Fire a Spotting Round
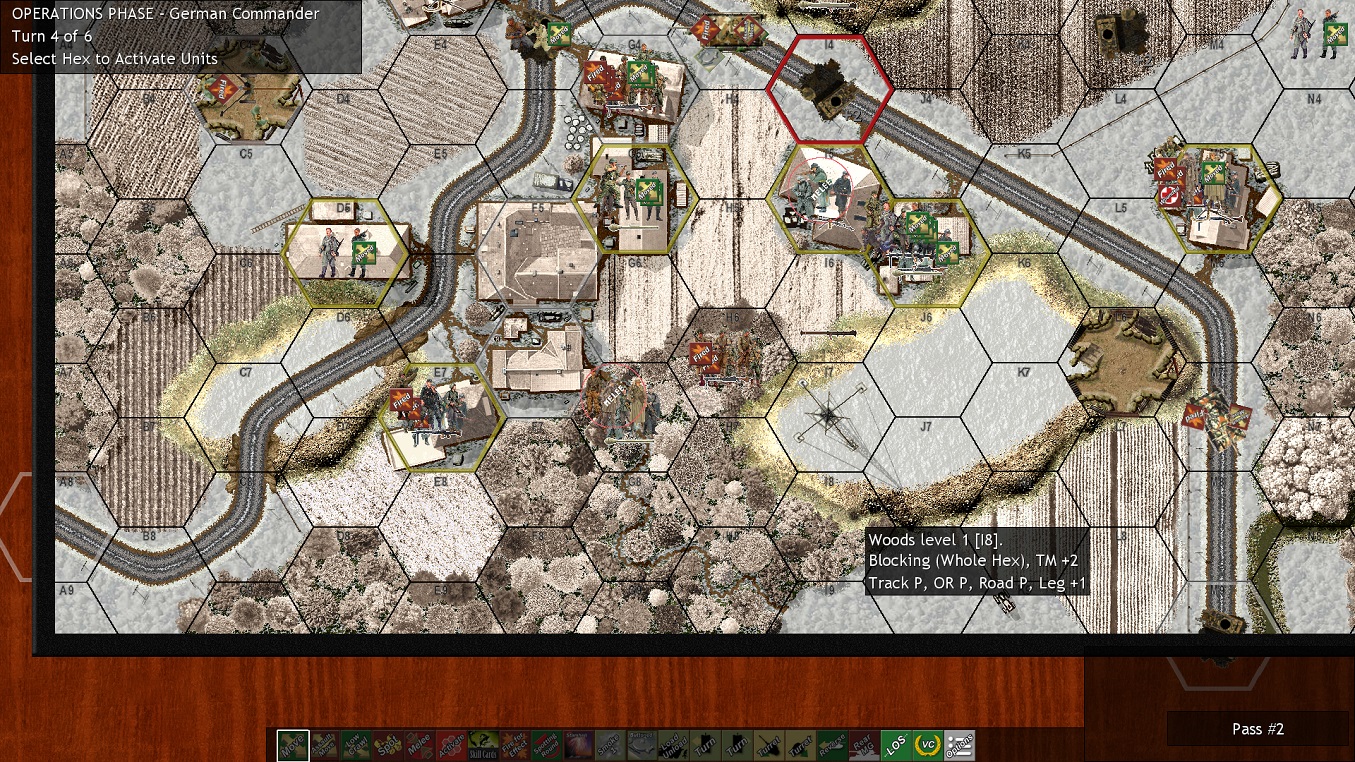This screenshot has width=1355, height=762. [546, 745]
